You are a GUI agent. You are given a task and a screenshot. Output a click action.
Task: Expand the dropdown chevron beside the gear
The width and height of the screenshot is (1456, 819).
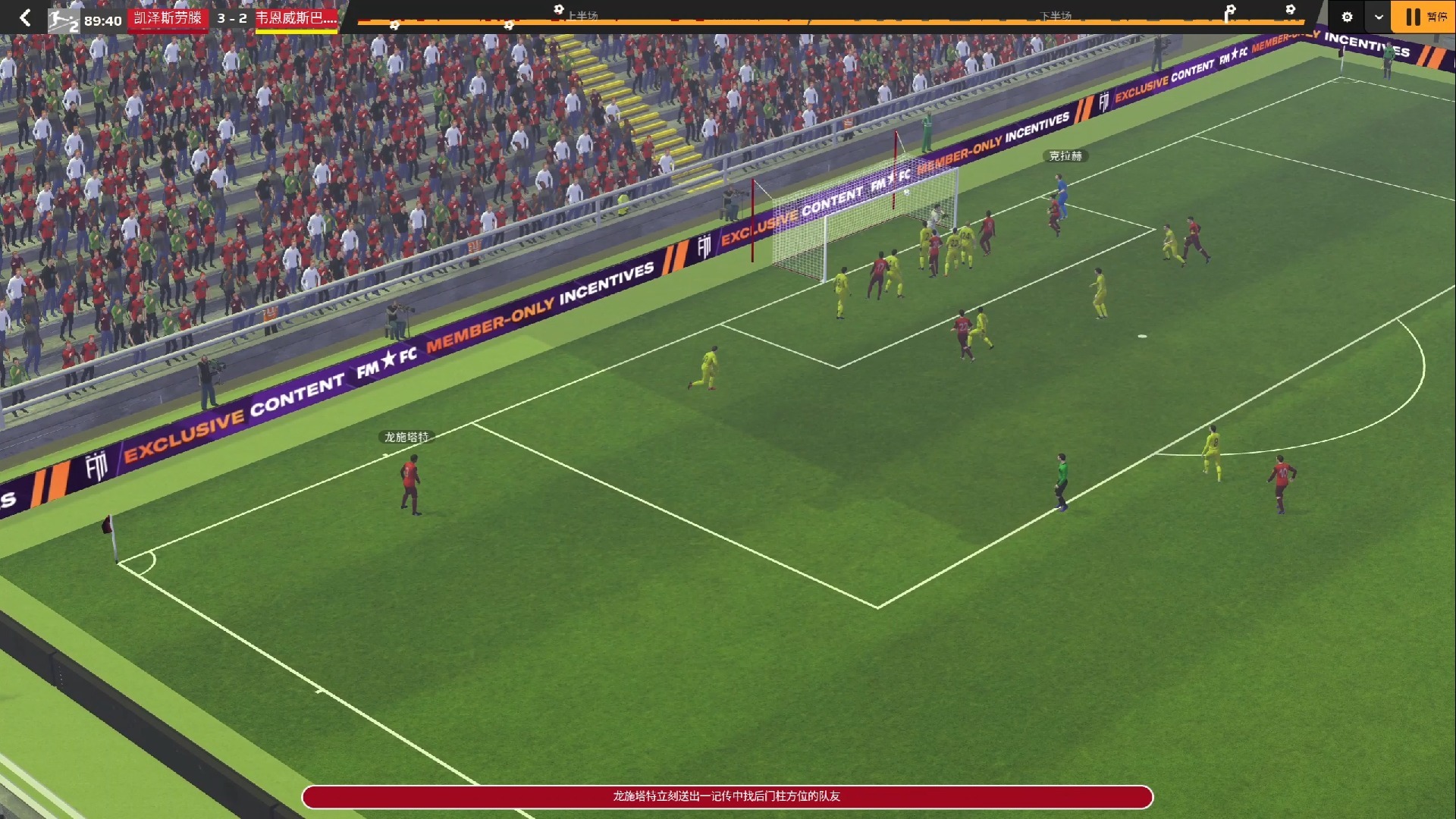pyautogui.click(x=1378, y=17)
